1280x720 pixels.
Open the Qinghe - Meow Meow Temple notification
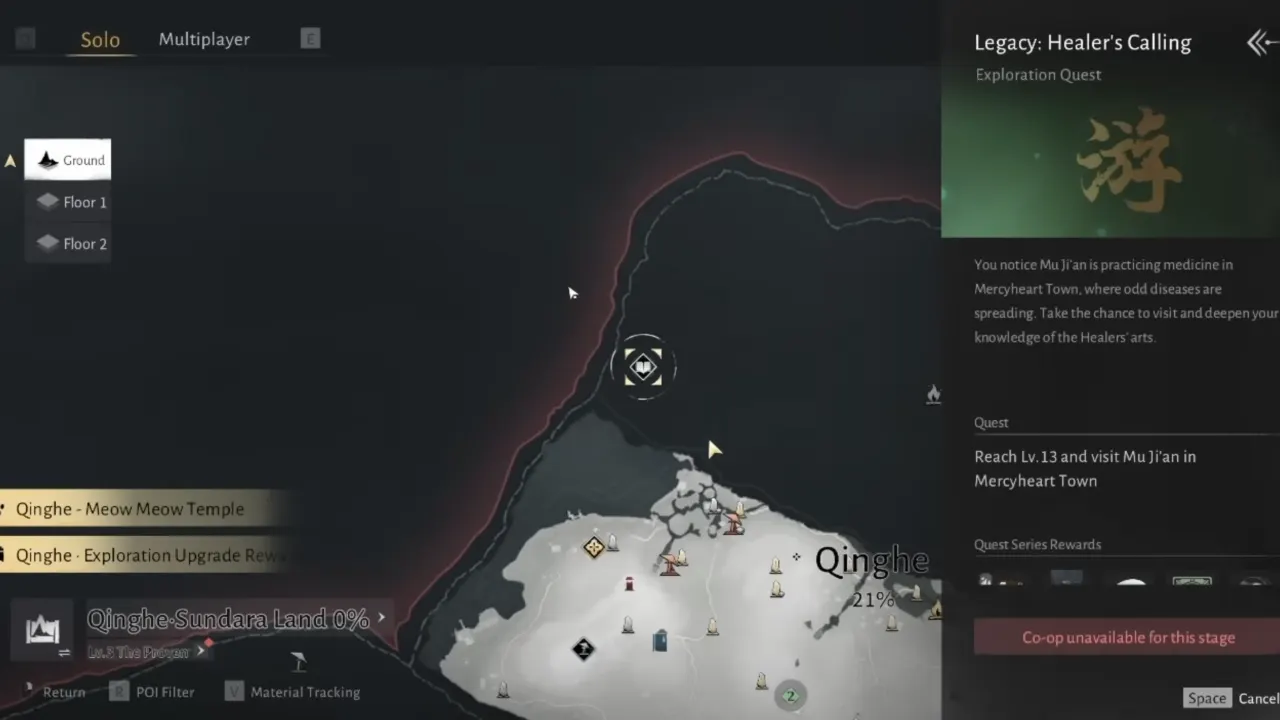(x=130, y=509)
